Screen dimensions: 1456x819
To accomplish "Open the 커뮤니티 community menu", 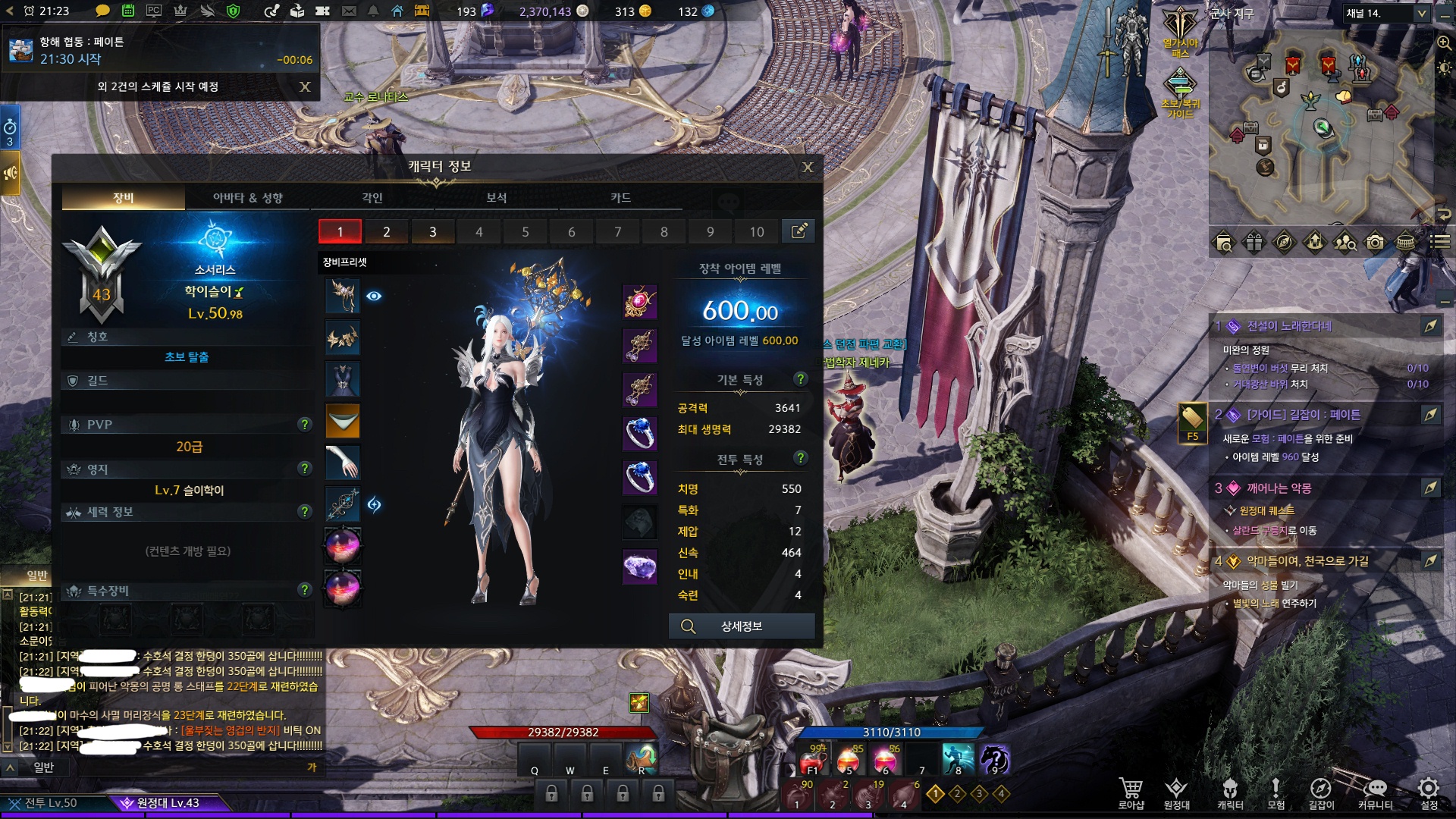I will (1375, 793).
